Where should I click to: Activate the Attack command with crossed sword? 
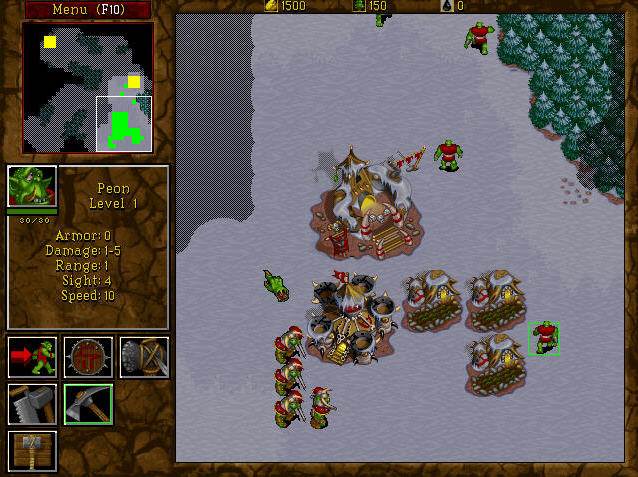(144, 357)
